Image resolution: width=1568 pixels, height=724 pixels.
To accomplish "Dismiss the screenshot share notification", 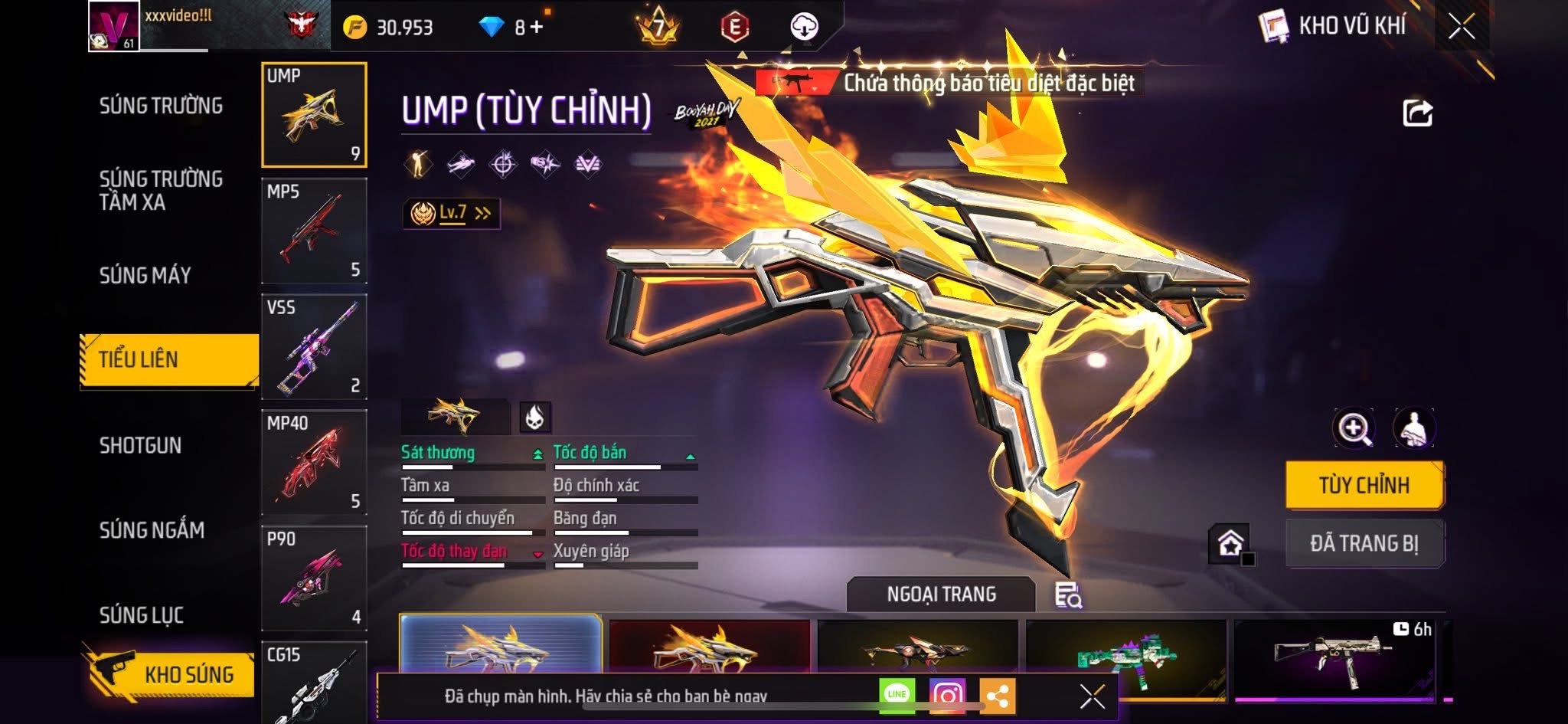I will [1092, 696].
